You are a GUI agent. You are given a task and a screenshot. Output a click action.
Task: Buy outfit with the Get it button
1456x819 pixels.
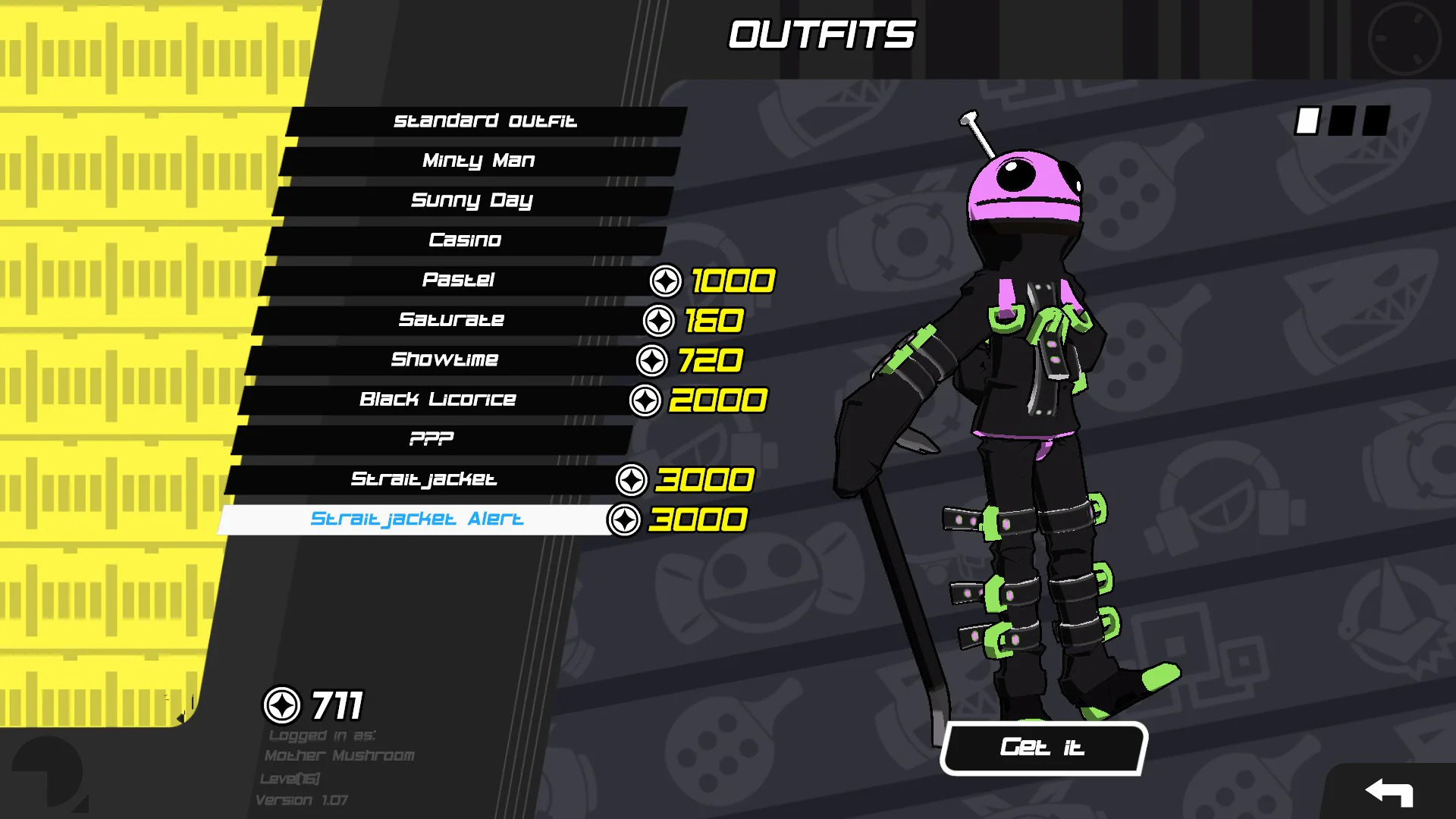coord(1043,748)
